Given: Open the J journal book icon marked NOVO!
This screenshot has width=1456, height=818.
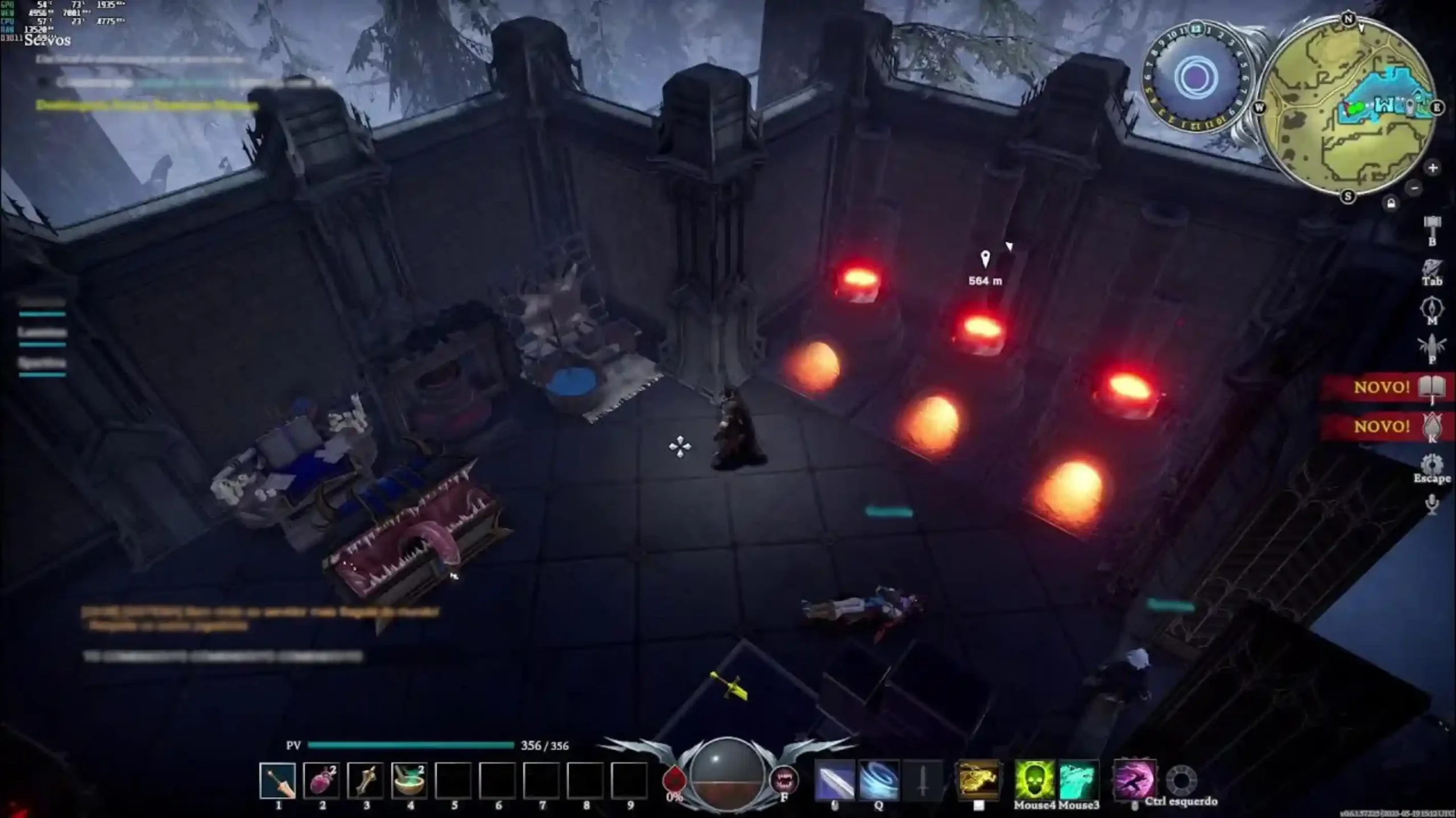Looking at the screenshot, I should (1432, 385).
